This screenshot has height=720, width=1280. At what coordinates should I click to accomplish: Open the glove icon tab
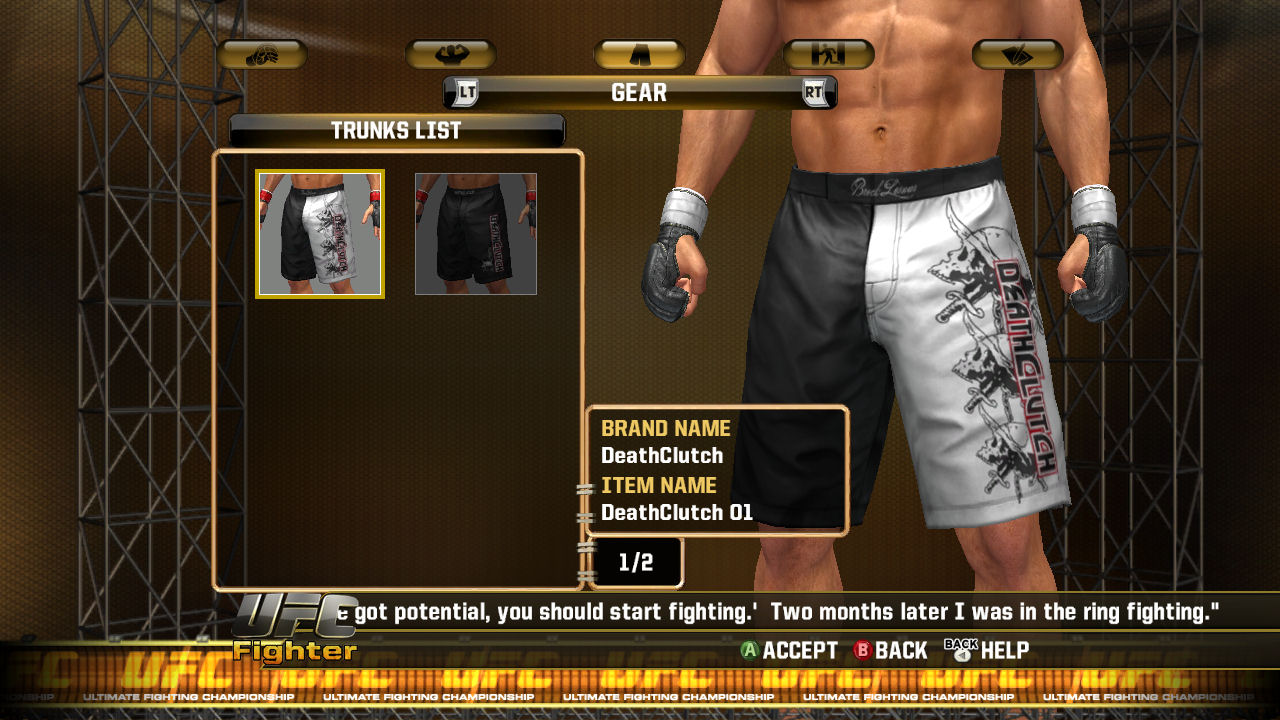click(261, 55)
